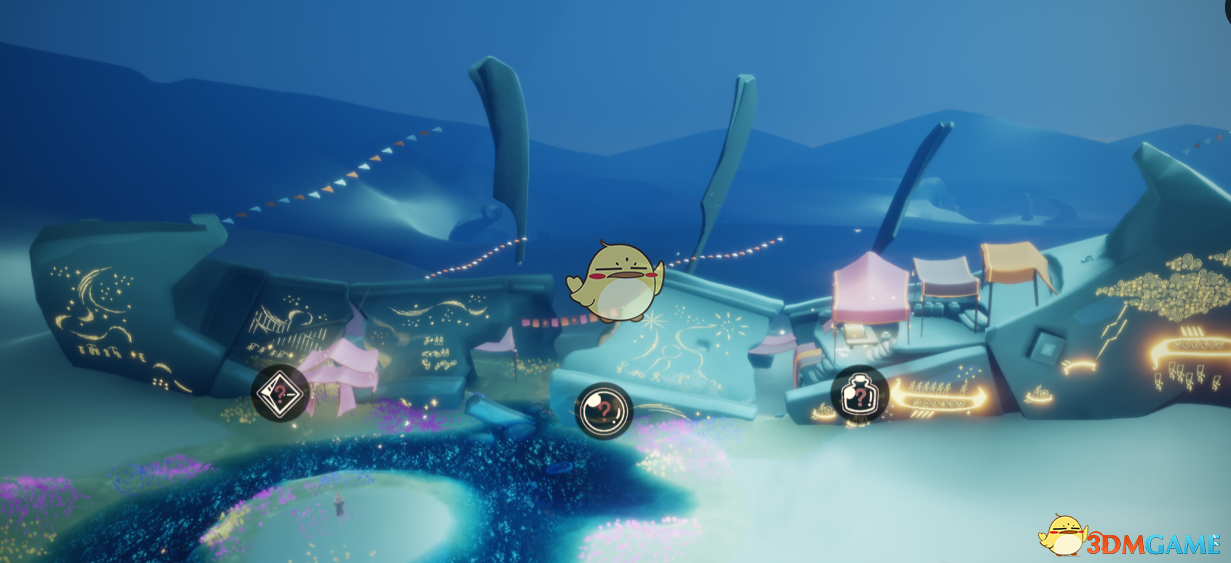
Task: Tap the potion bottle question-mark marker
Action: click(x=860, y=396)
